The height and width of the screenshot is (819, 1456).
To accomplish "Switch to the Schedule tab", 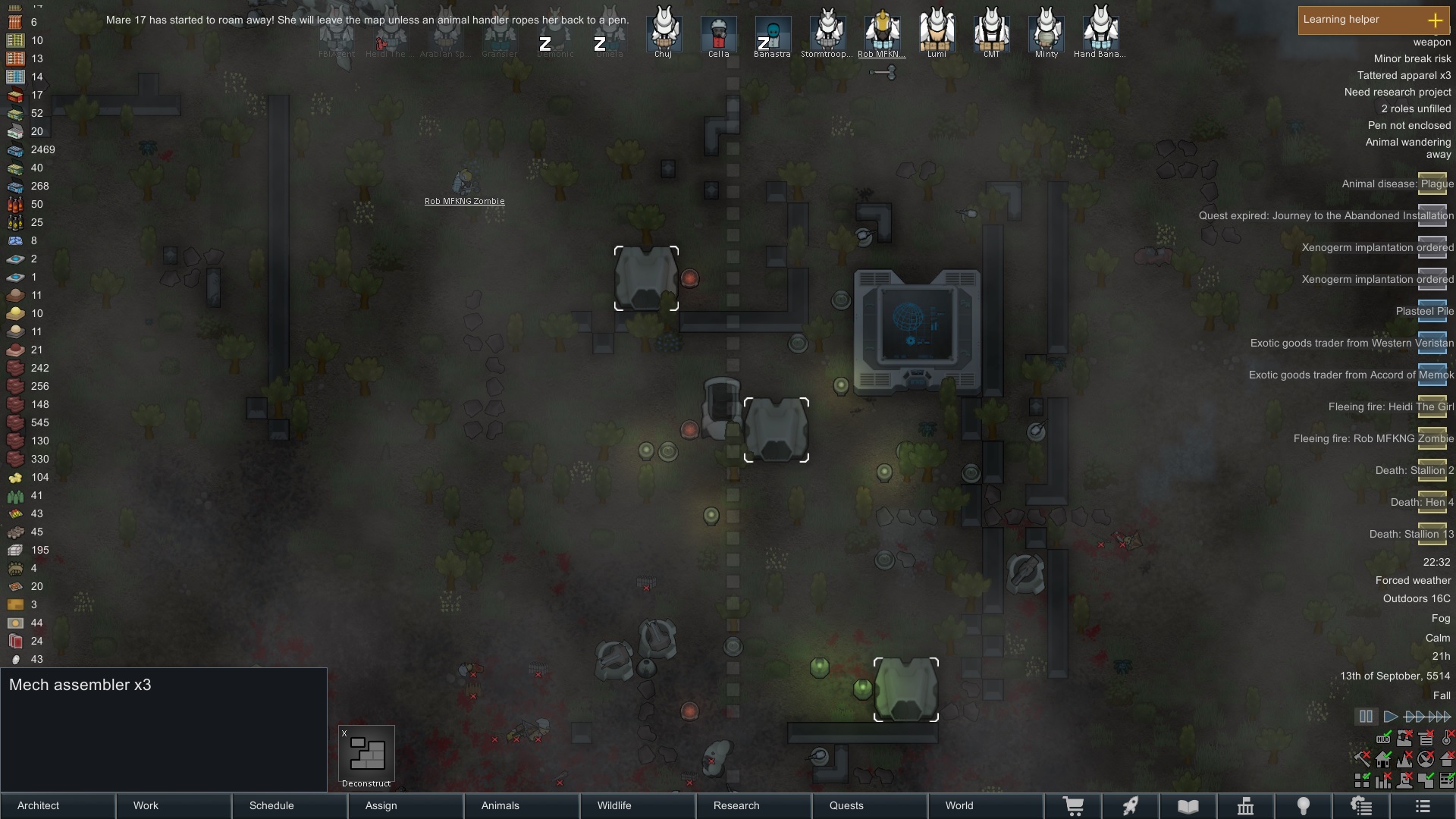I will coord(290,805).
